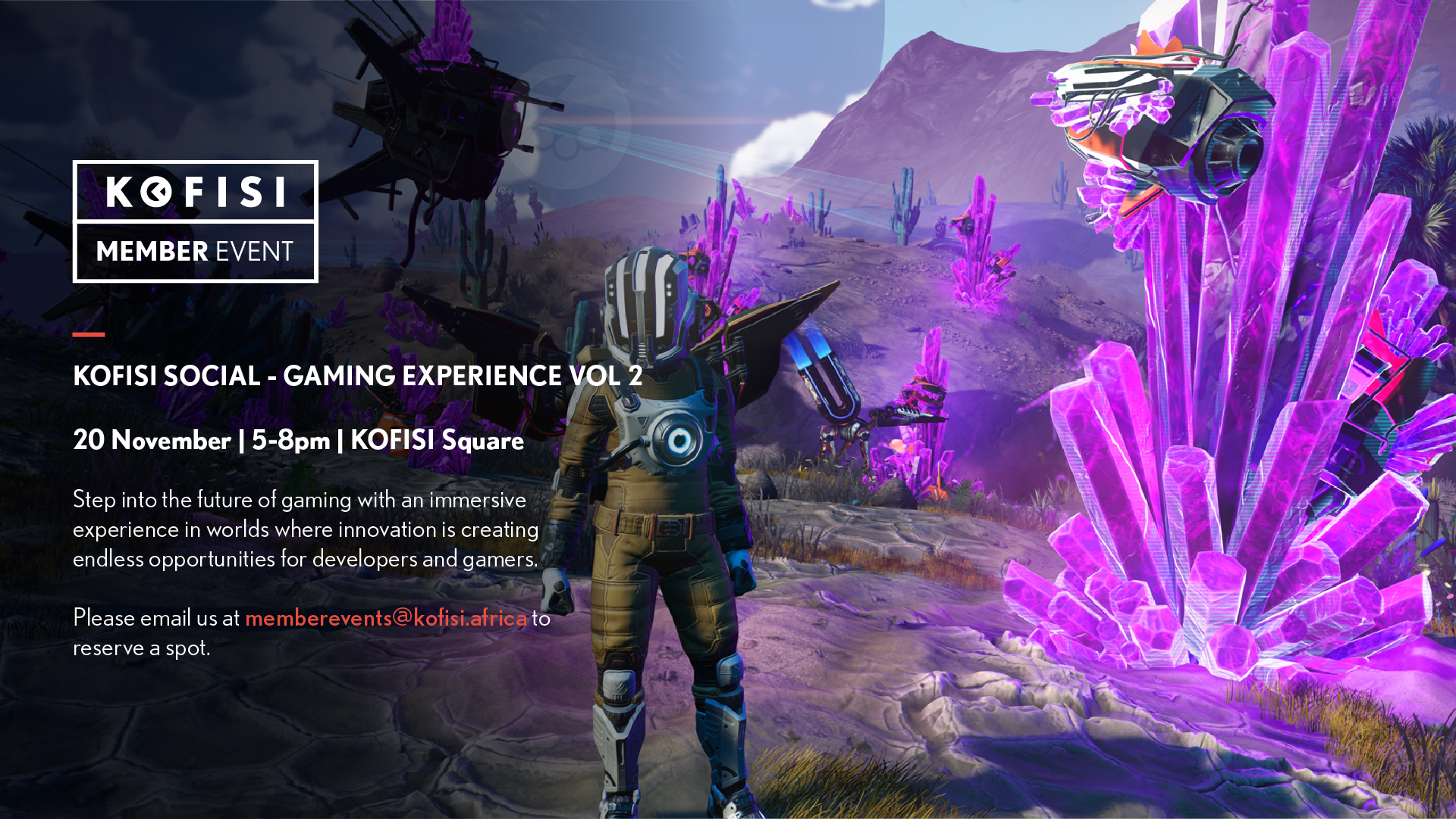Click the memberevents@kofisi.africa email link

click(385, 618)
